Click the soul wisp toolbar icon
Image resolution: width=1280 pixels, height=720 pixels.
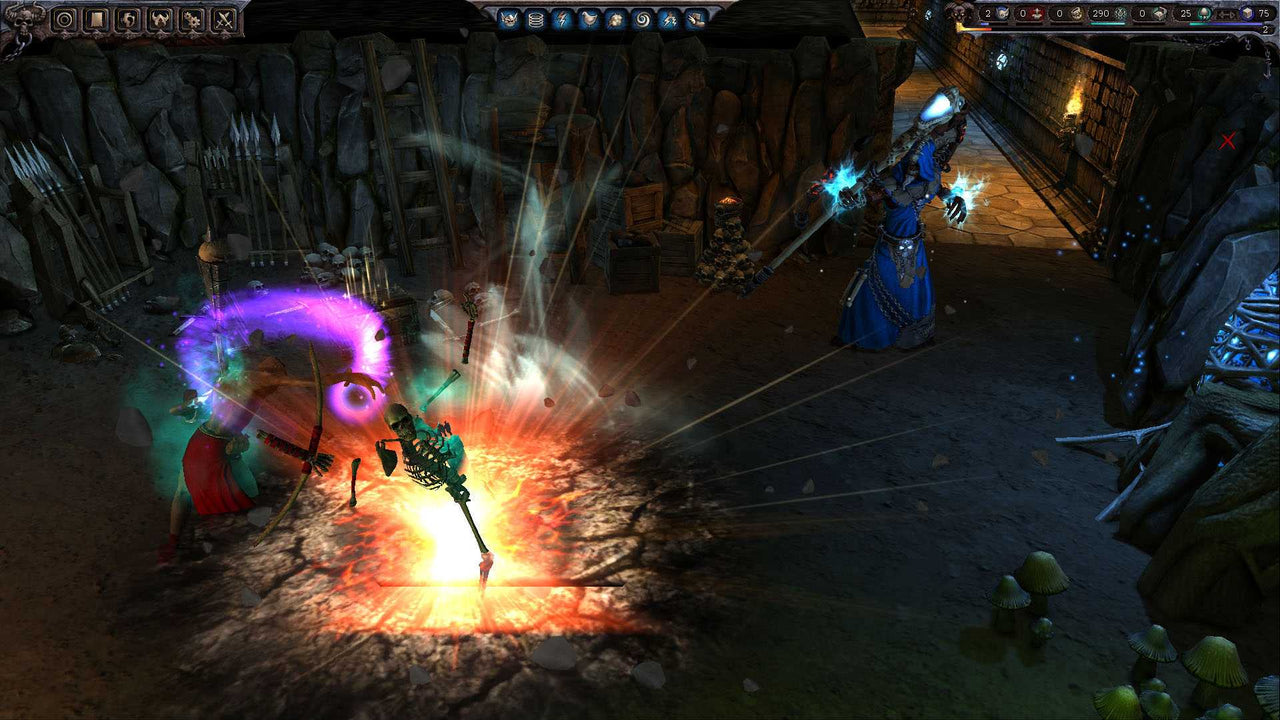129,20
